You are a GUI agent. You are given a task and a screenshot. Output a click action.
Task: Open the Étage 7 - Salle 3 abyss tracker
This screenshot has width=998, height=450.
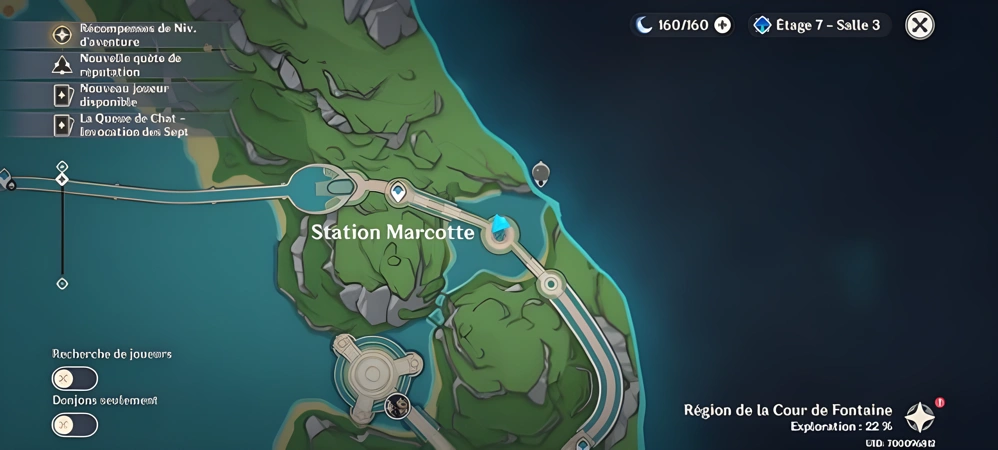pos(819,25)
